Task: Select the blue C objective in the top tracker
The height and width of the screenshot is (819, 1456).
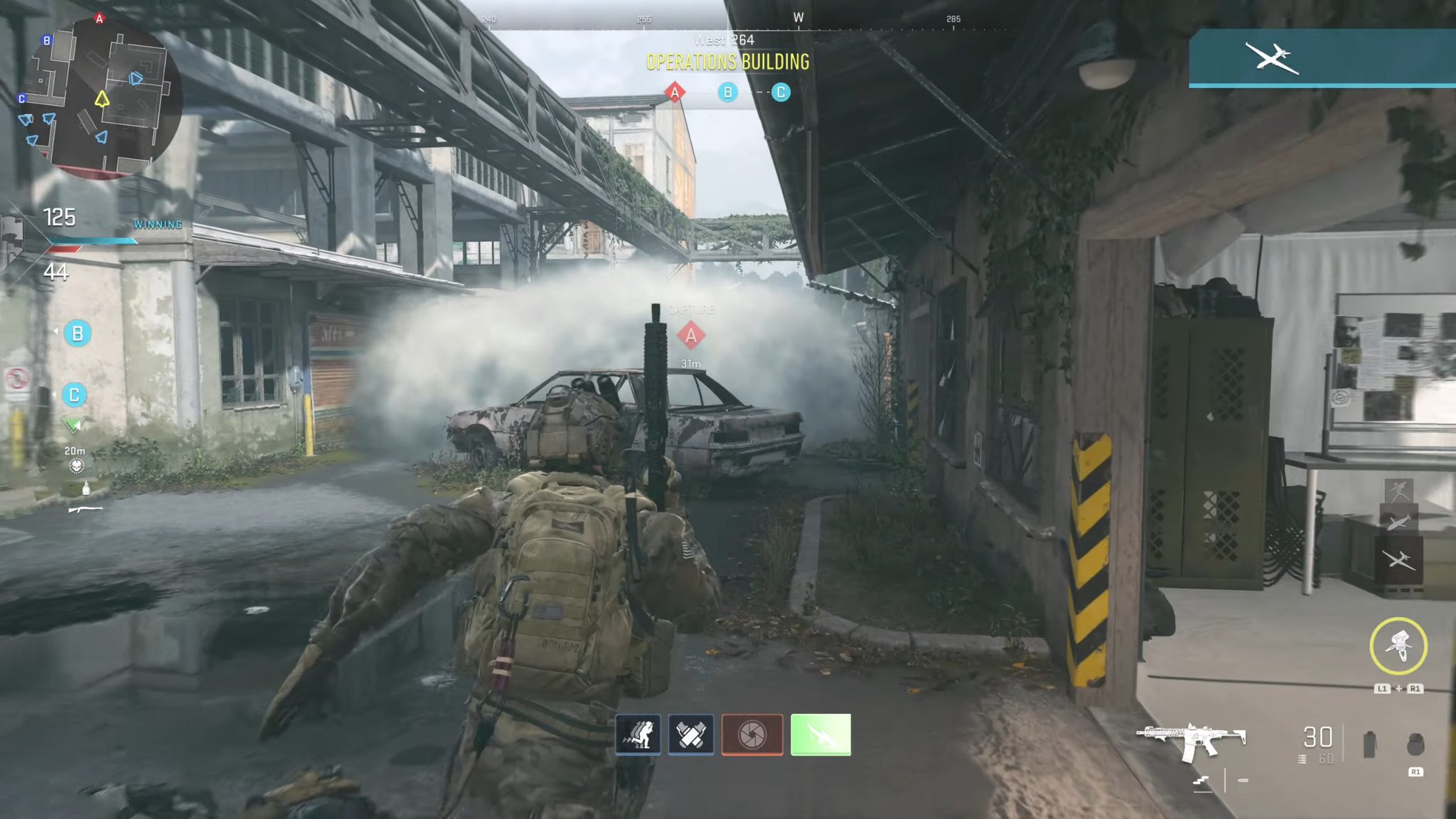Action: [781, 92]
